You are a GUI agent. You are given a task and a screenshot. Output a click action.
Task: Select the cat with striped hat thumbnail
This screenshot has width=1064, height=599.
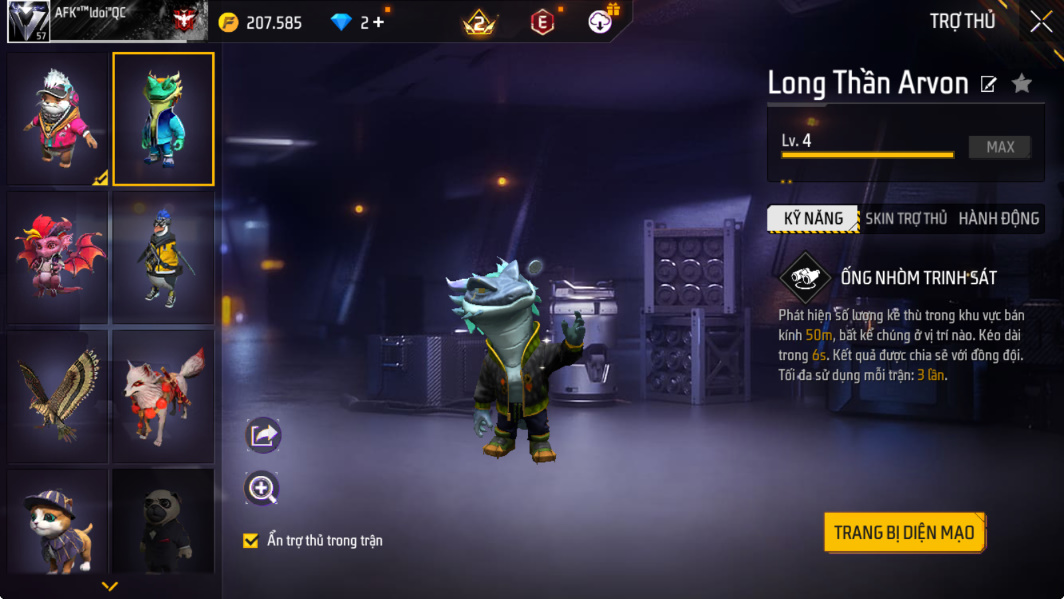pyautogui.click(x=58, y=521)
